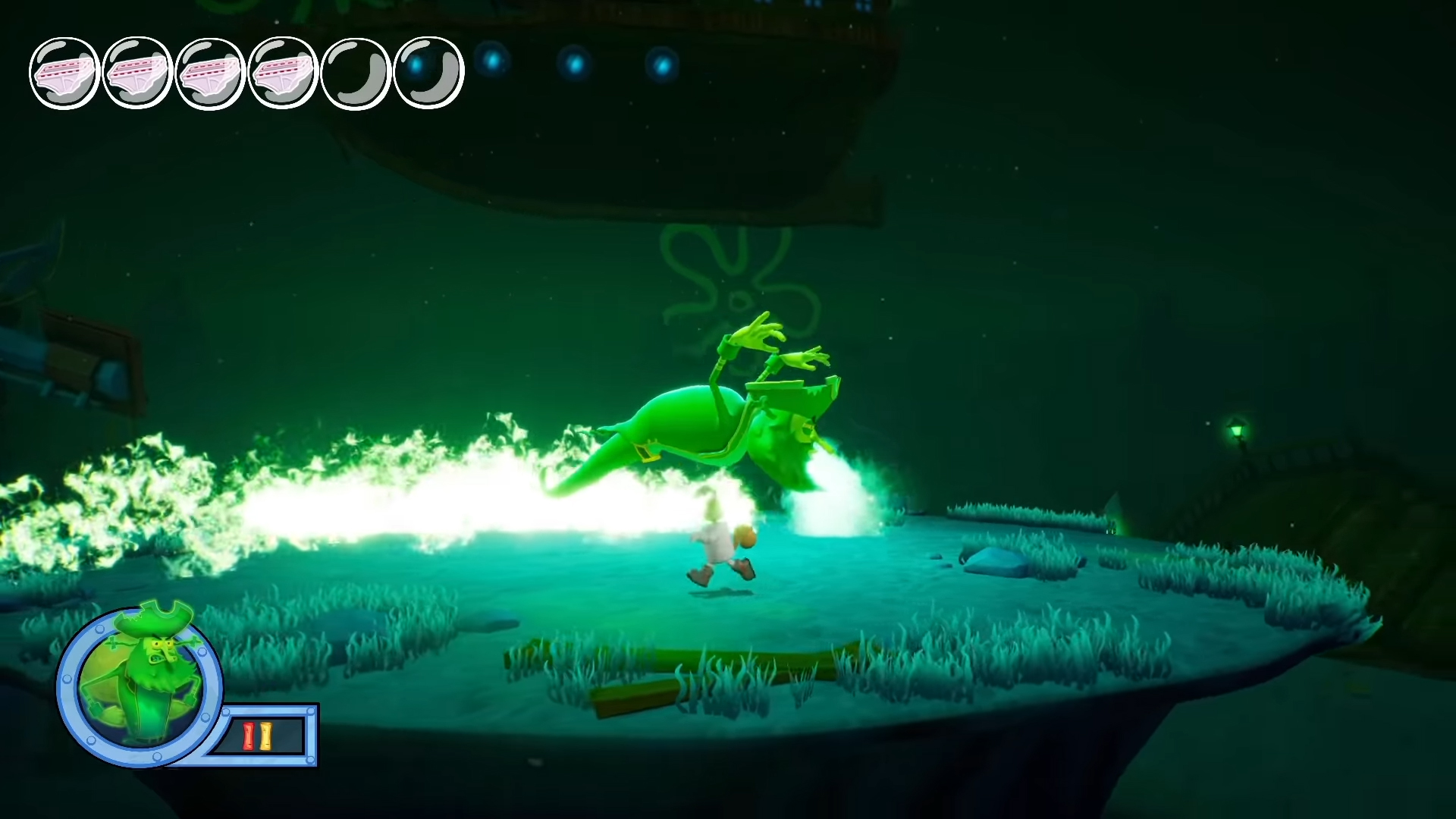
Task: Select the red sock in the boss health bar
Action: (250, 734)
